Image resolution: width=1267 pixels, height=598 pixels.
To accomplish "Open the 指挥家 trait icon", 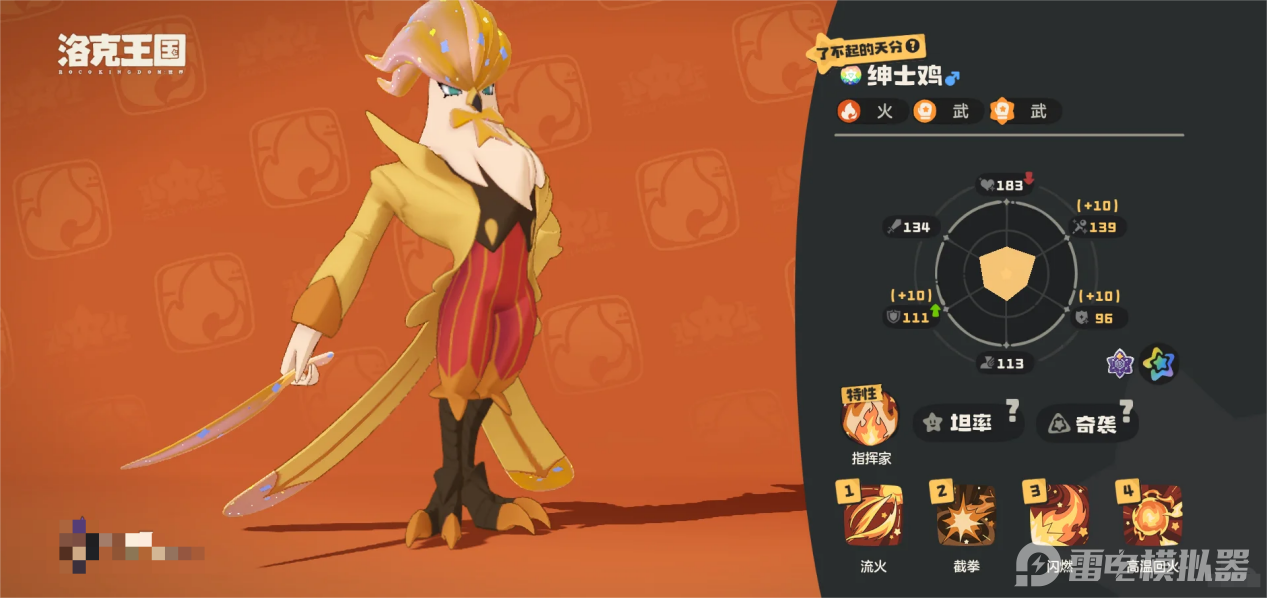I will click(x=871, y=420).
